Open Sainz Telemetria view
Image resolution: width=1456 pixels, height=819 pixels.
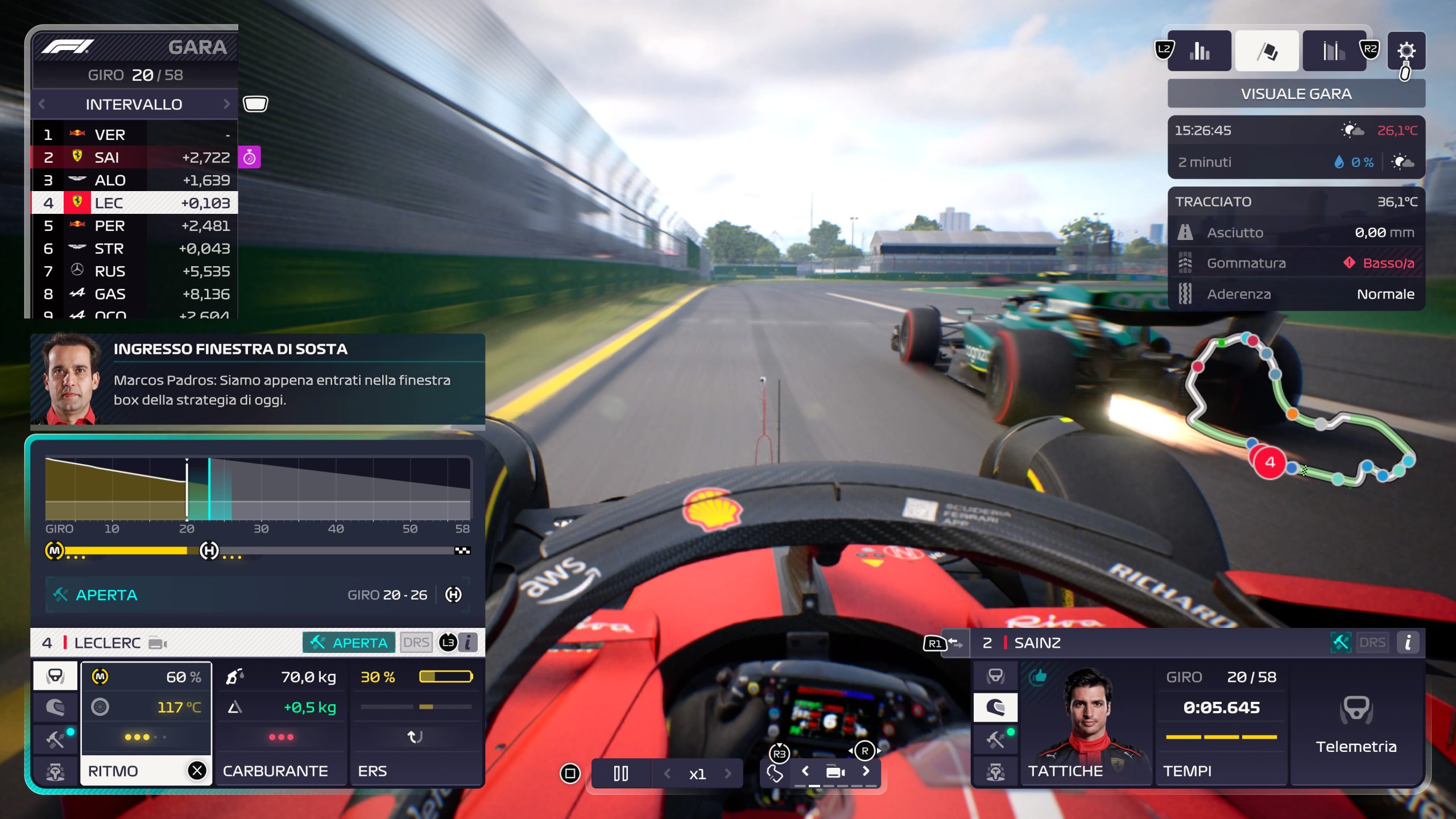coord(1356,723)
